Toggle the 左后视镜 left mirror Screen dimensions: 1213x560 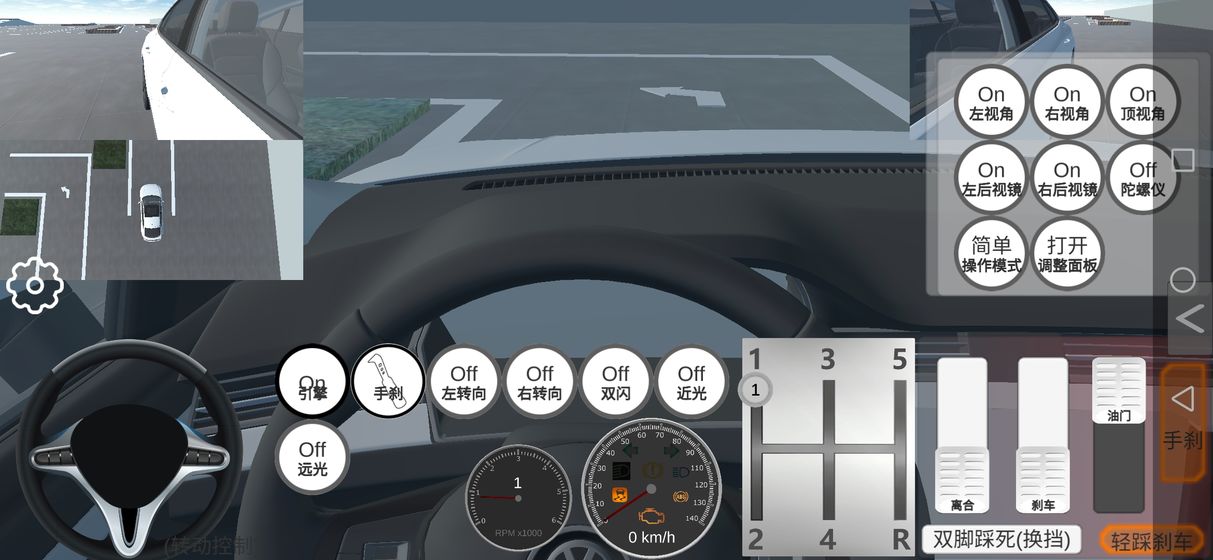(x=991, y=179)
